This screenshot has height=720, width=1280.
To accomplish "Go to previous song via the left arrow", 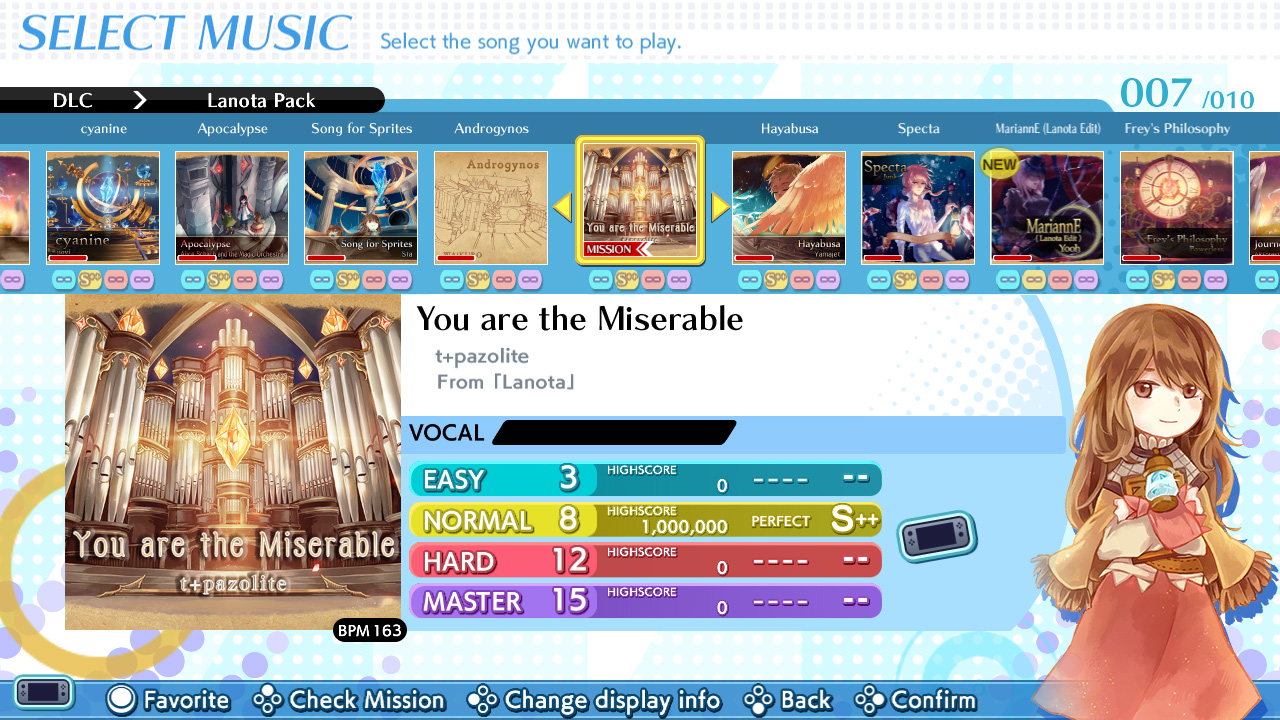I will click(562, 205).
